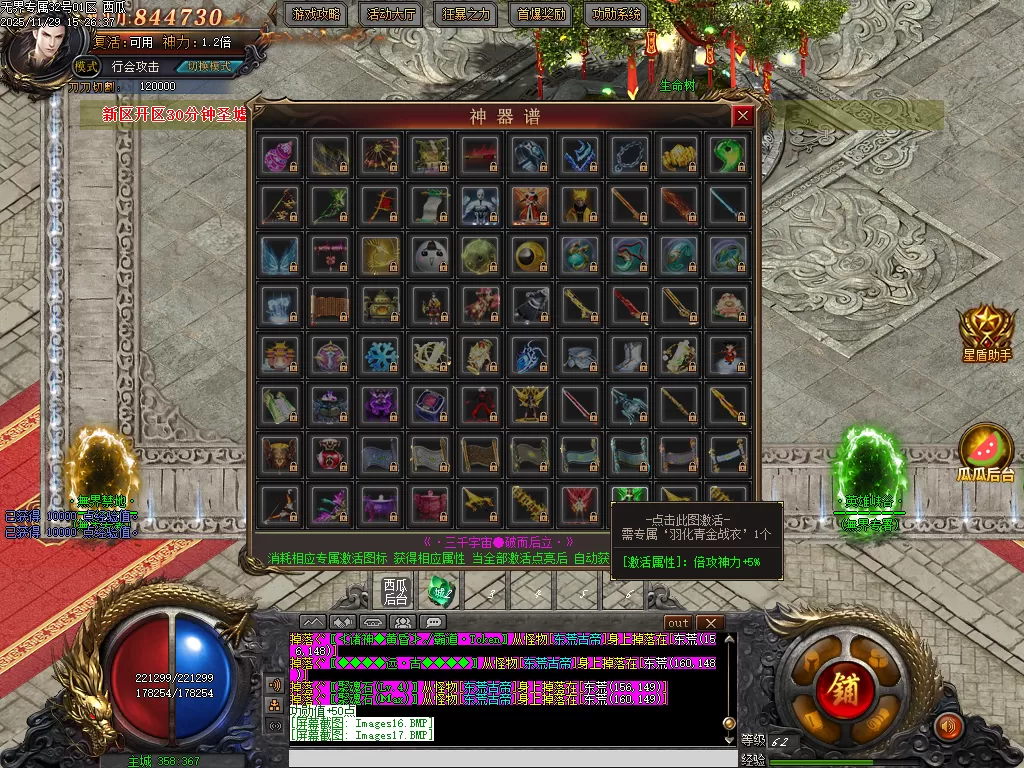Select the blue feathered wings artifact slot
Viewport: 1024px width, 768px height.
[x=278, y=255]
